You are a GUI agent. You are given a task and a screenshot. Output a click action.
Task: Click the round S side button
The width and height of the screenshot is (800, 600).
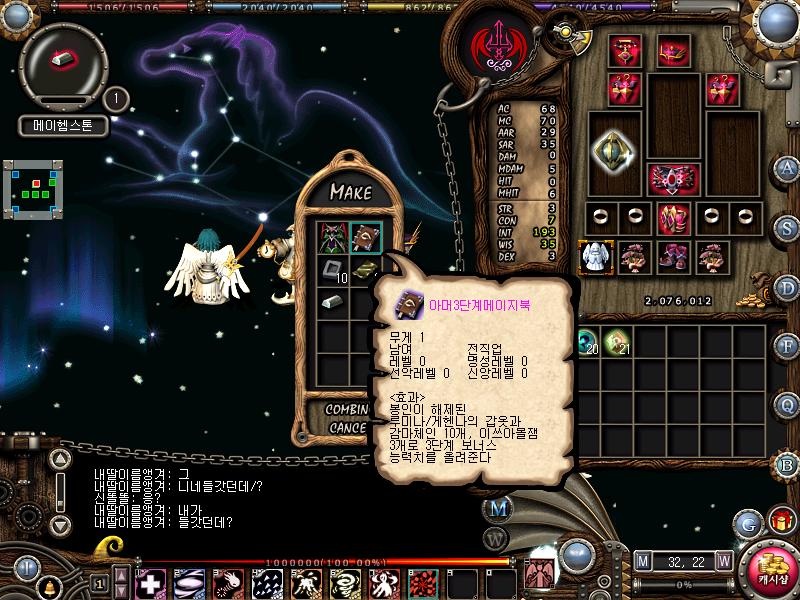point(787,227)
